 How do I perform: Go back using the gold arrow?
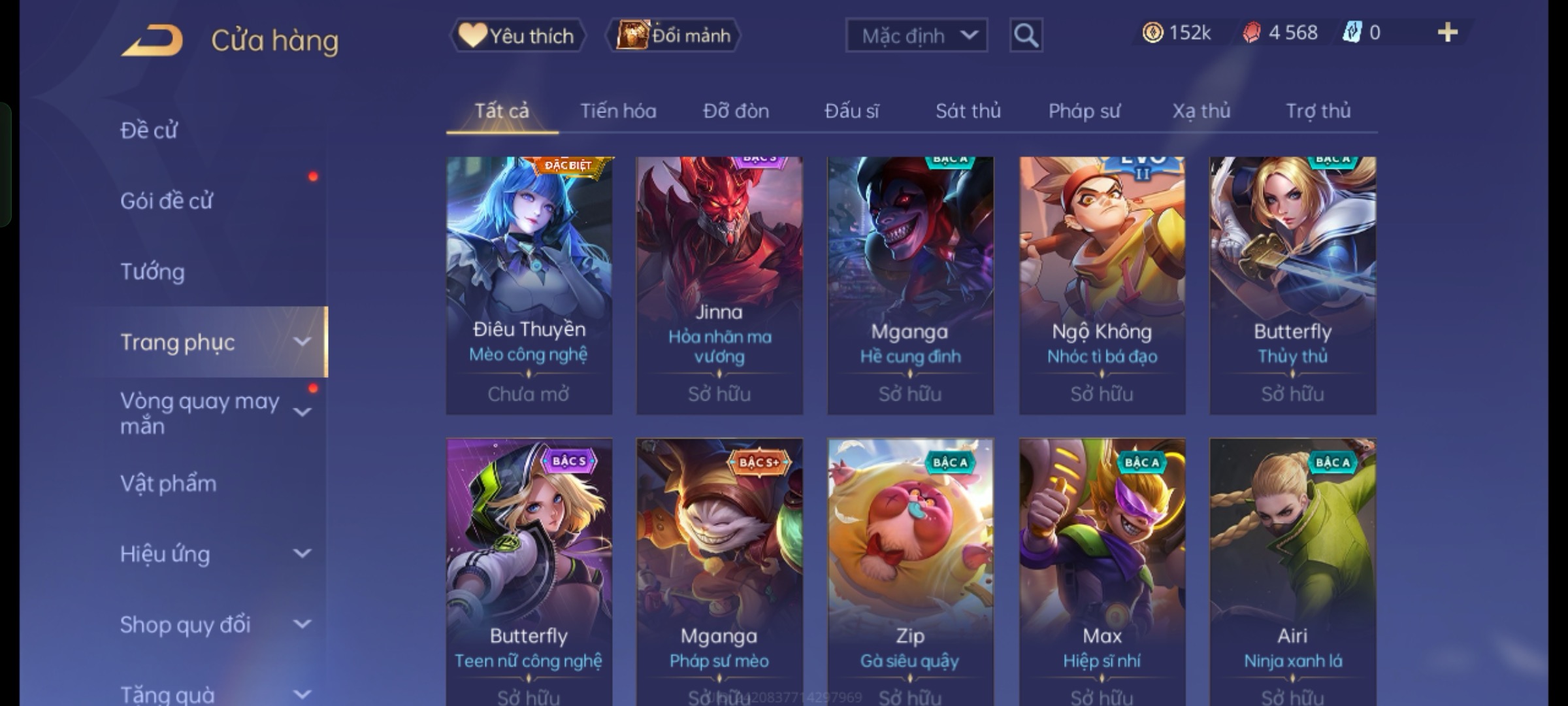point(152,41)
